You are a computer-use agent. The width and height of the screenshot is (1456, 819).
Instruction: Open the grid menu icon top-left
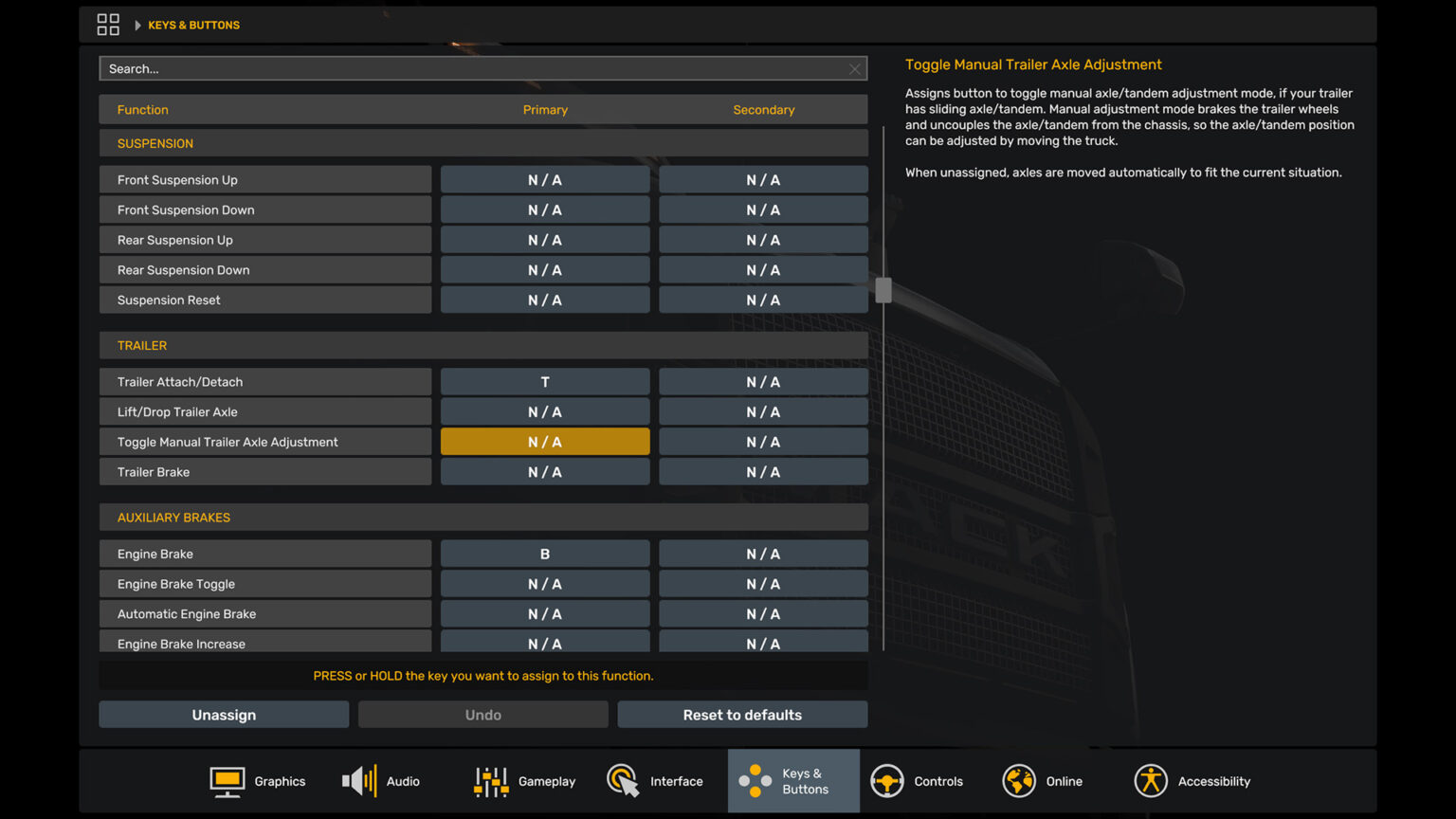click(x=108, y=24)
